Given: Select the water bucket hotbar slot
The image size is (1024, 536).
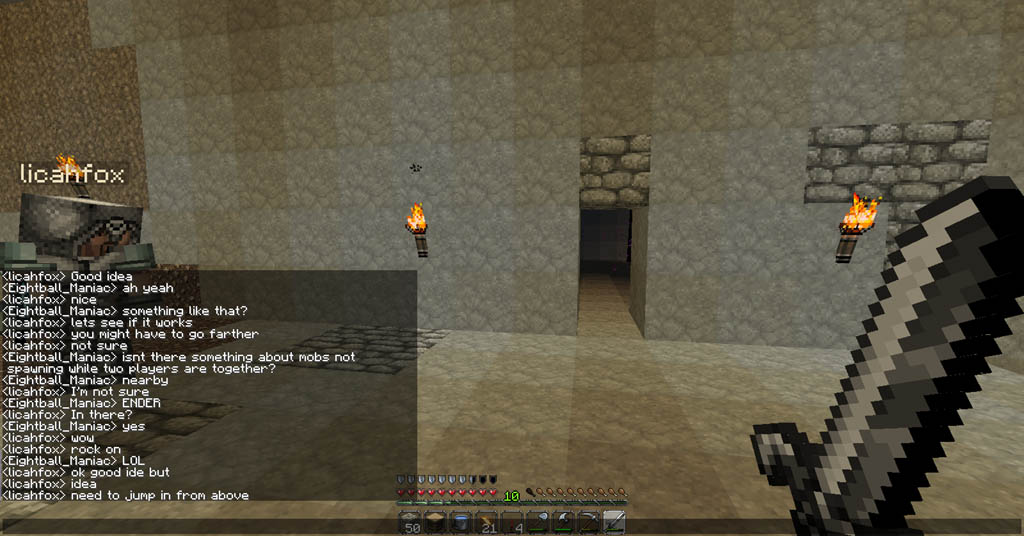Looking at the screenshot, I should 461,522.
